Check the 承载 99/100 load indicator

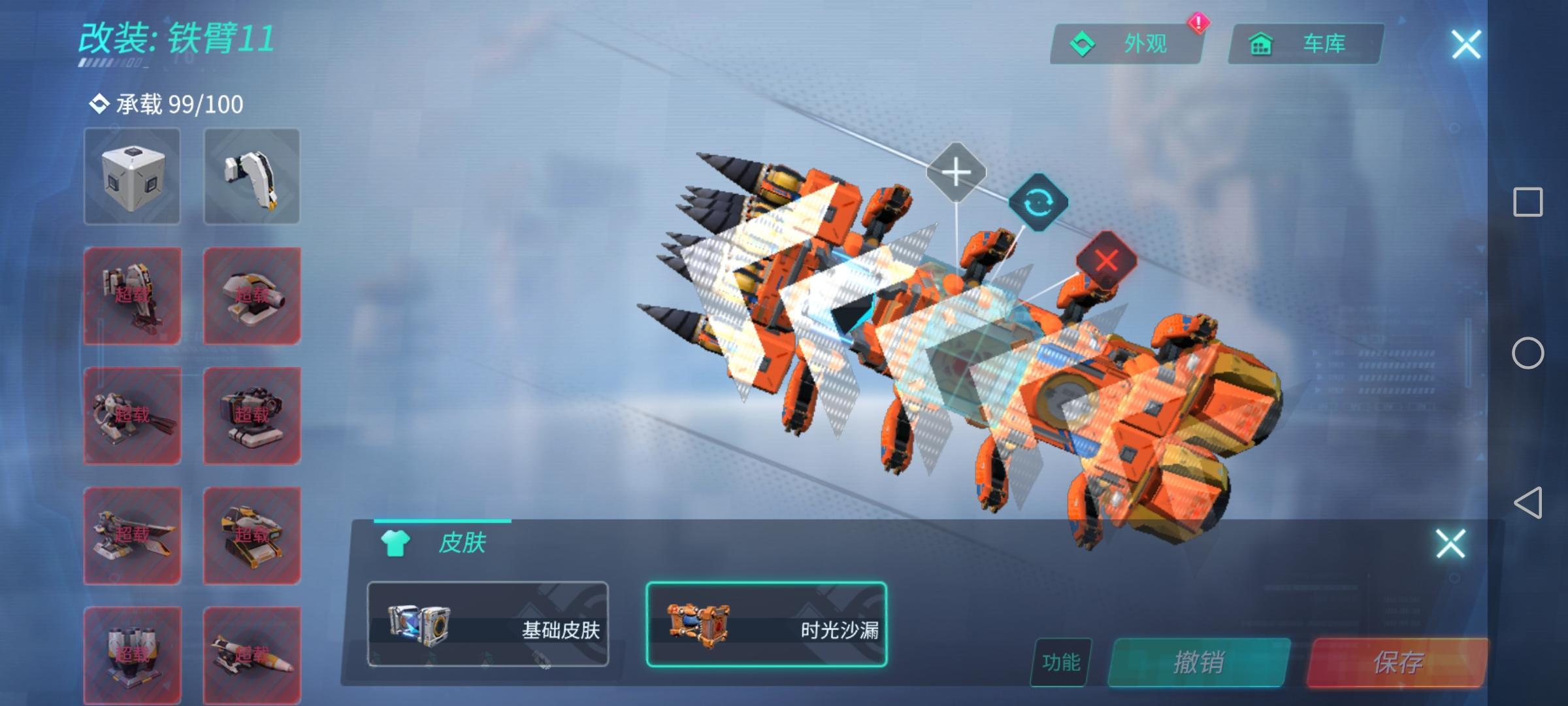[x=165, y=103]
